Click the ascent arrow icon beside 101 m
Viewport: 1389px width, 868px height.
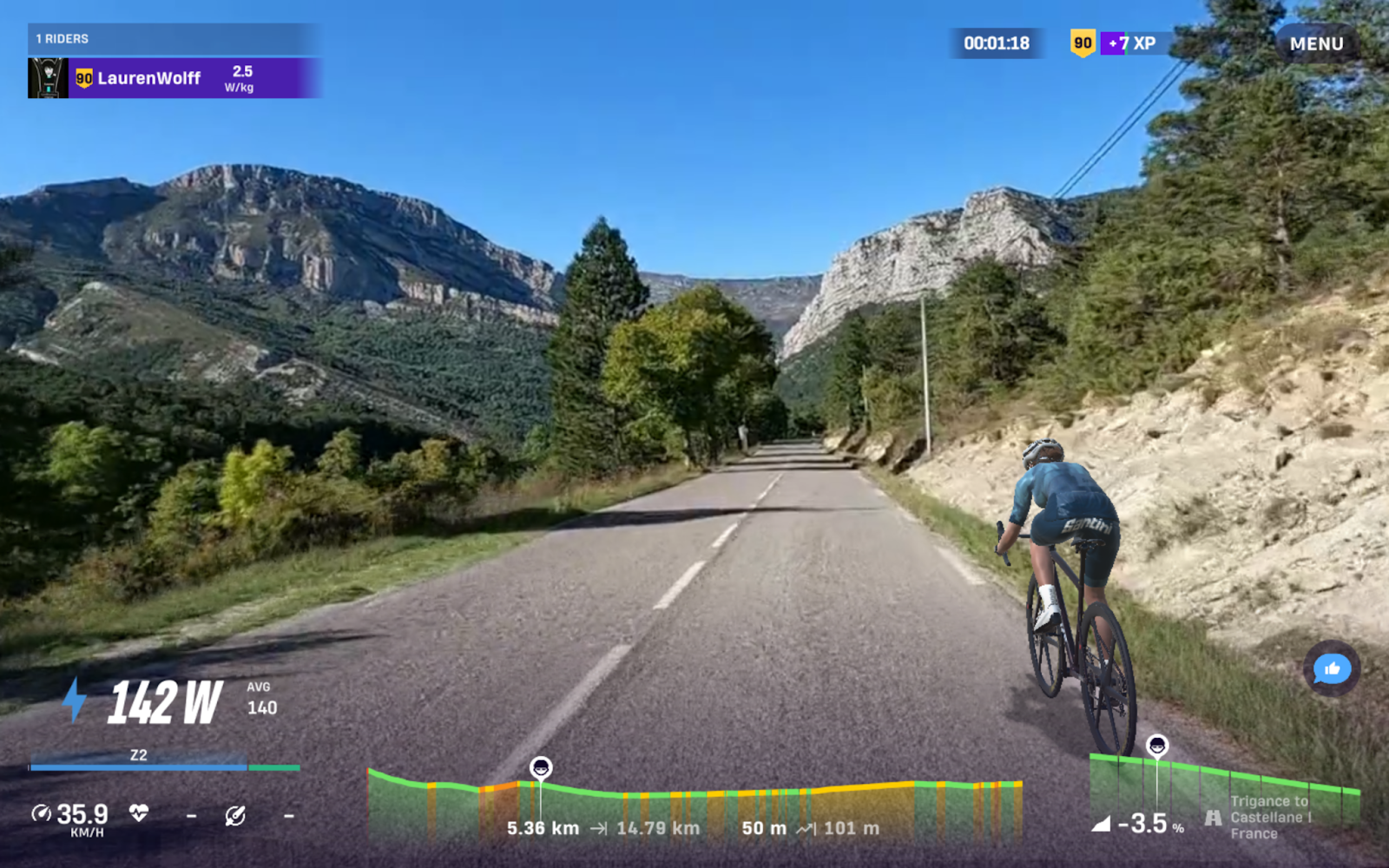tap(806, 828)
